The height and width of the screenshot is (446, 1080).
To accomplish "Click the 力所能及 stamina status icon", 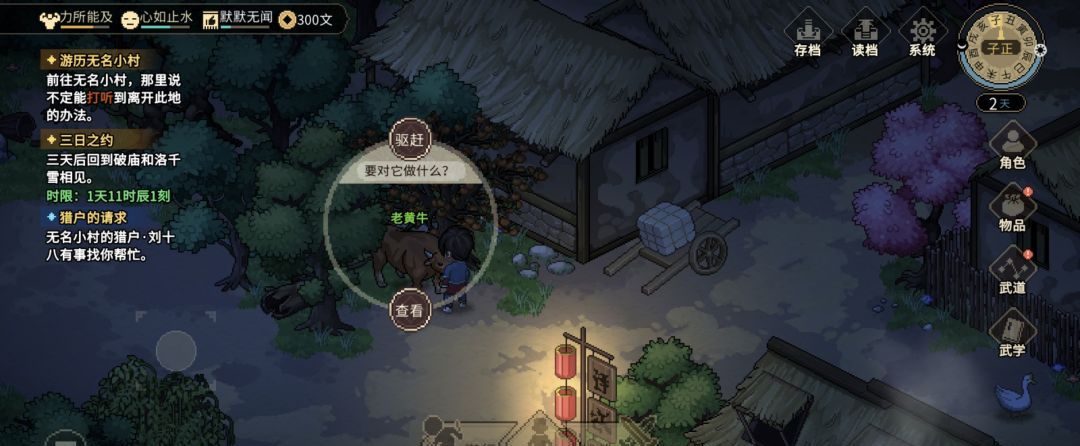I will tap(50, 18).
